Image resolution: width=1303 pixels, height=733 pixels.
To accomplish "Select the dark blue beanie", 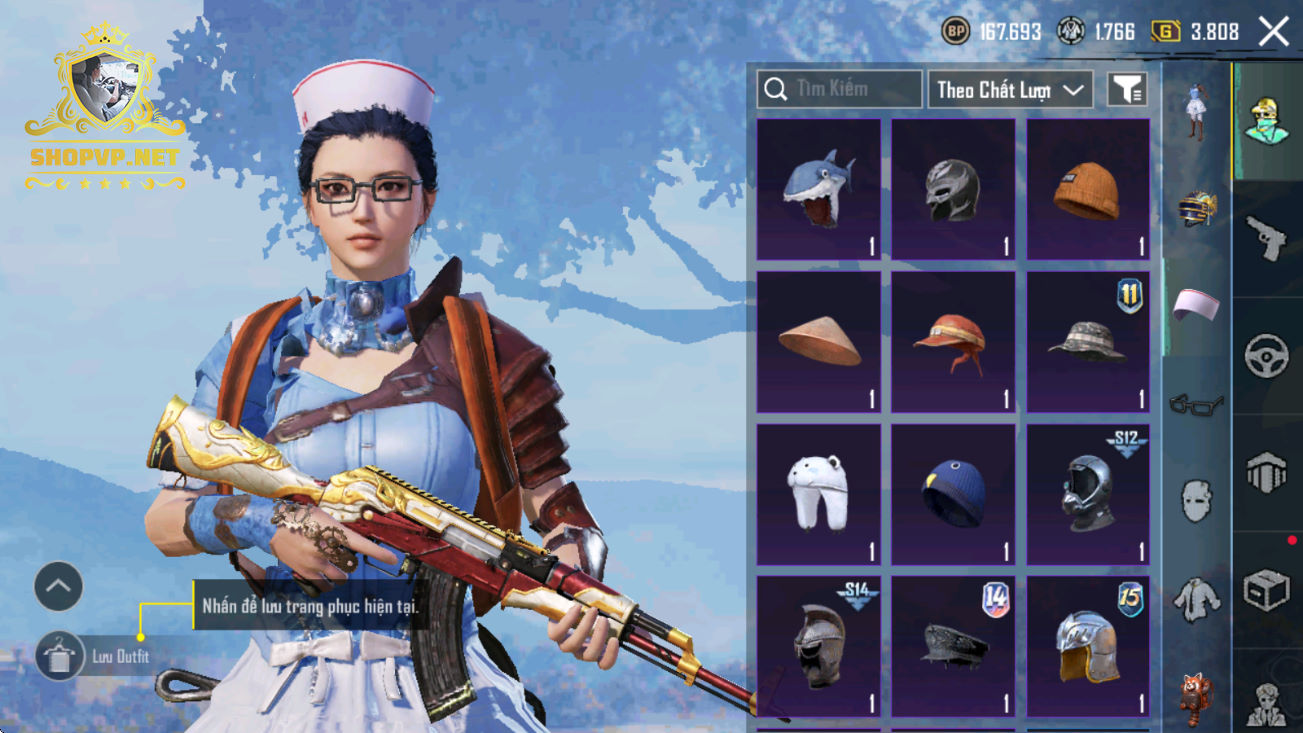I will 953,494.
